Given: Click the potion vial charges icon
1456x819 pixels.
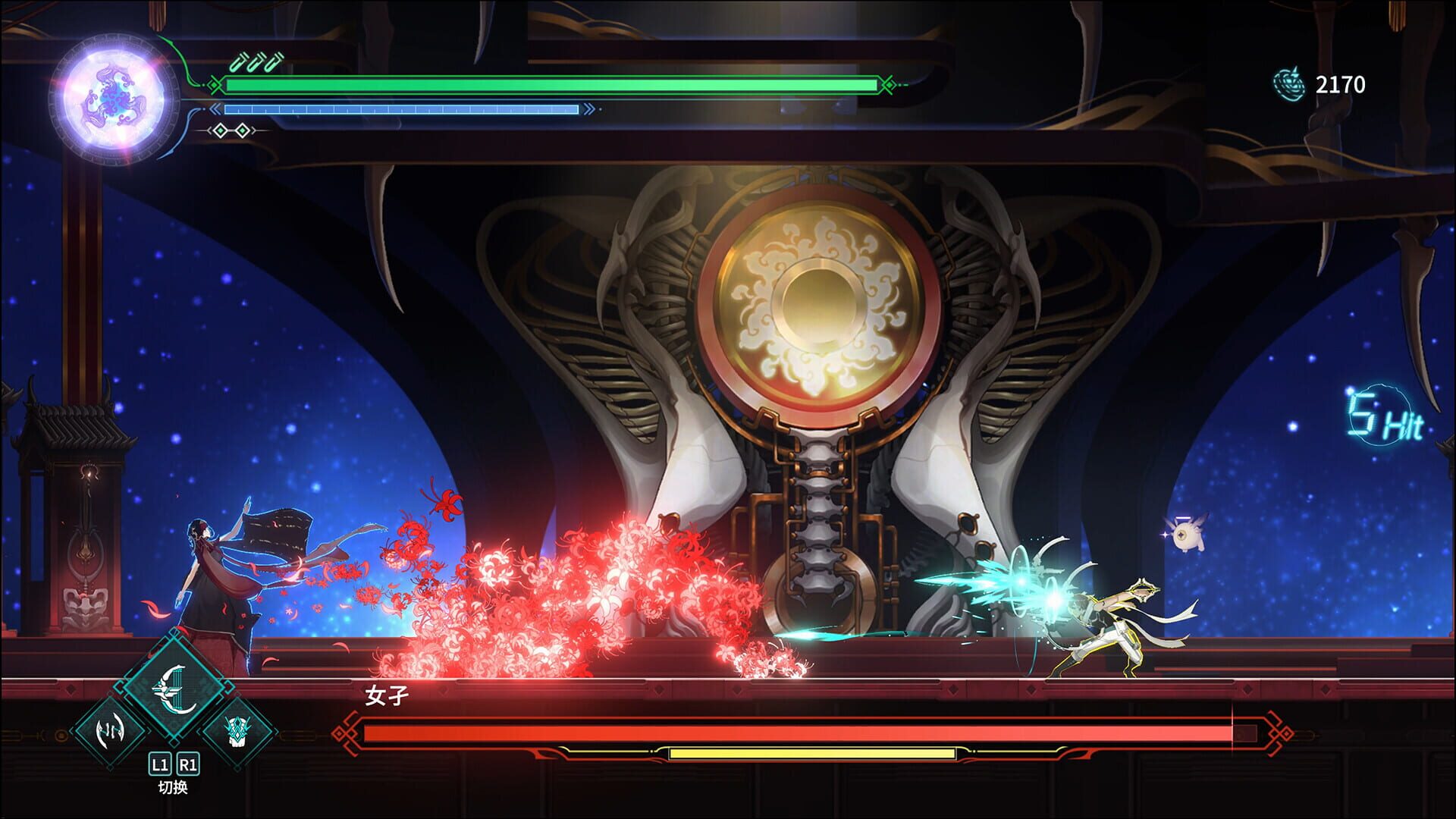Looking at the screenshot, I should (257, 62).
